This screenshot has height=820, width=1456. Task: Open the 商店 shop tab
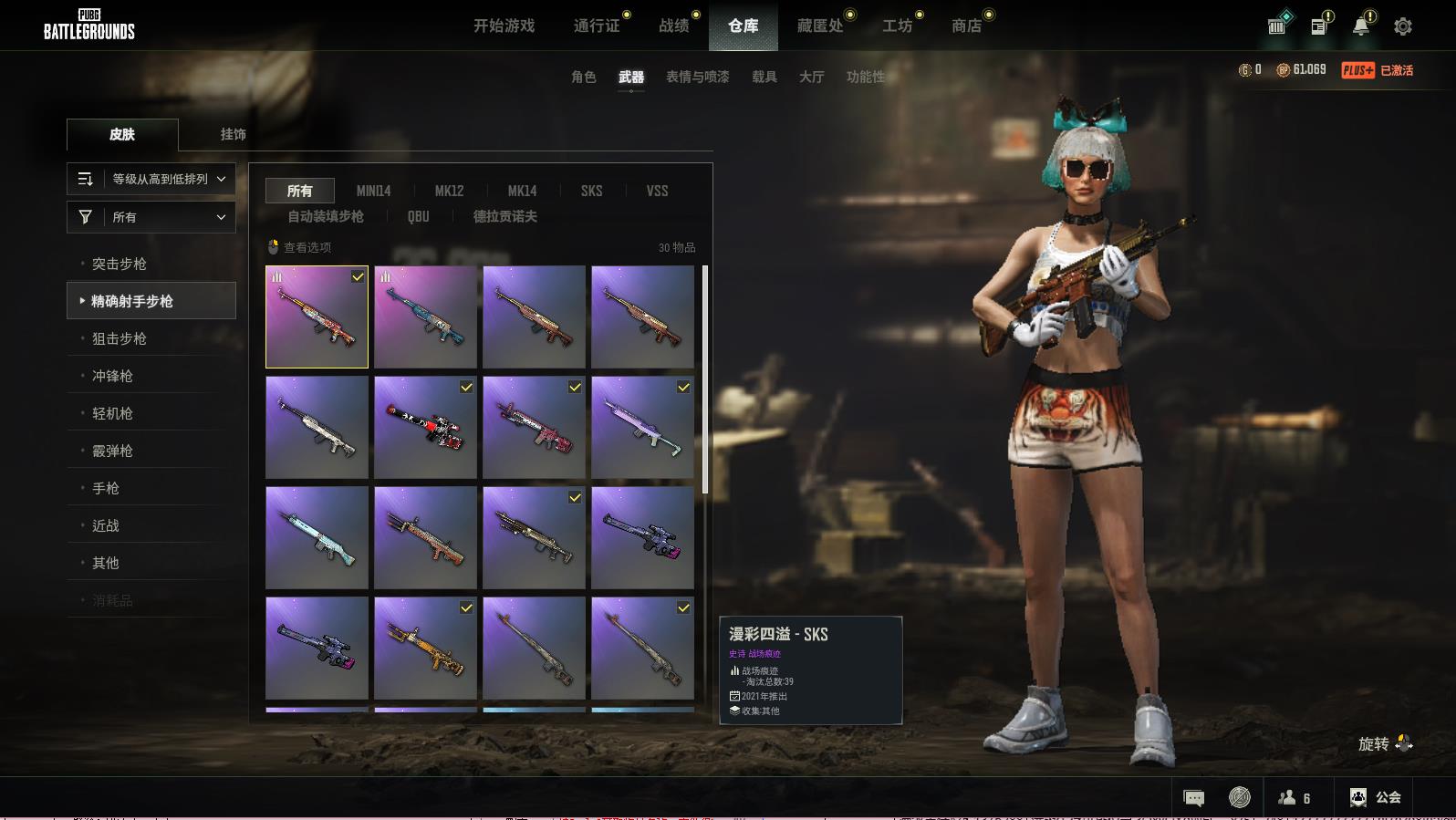click(x=966, y=26)
